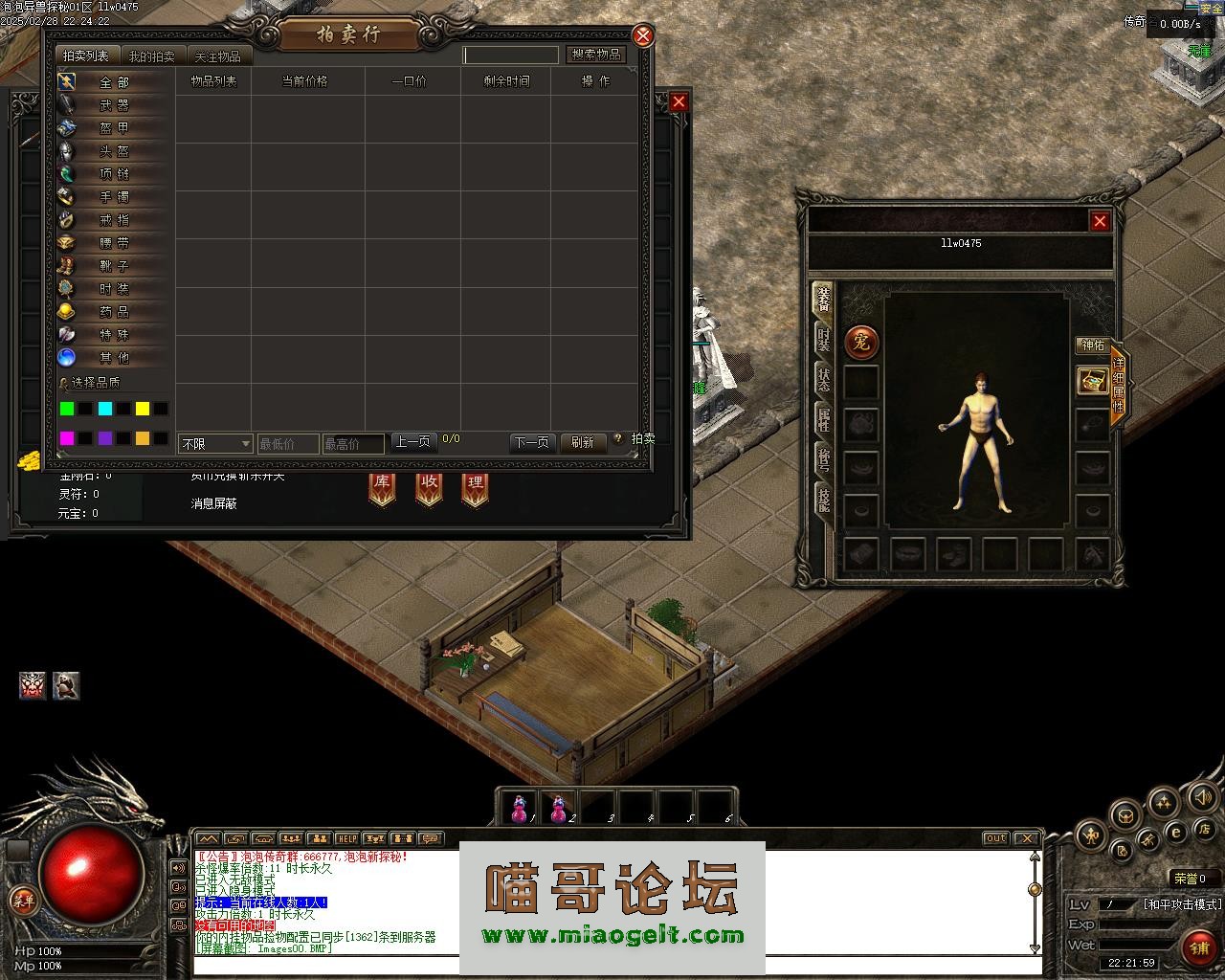Focus the auction item search field

pos(510,56)
